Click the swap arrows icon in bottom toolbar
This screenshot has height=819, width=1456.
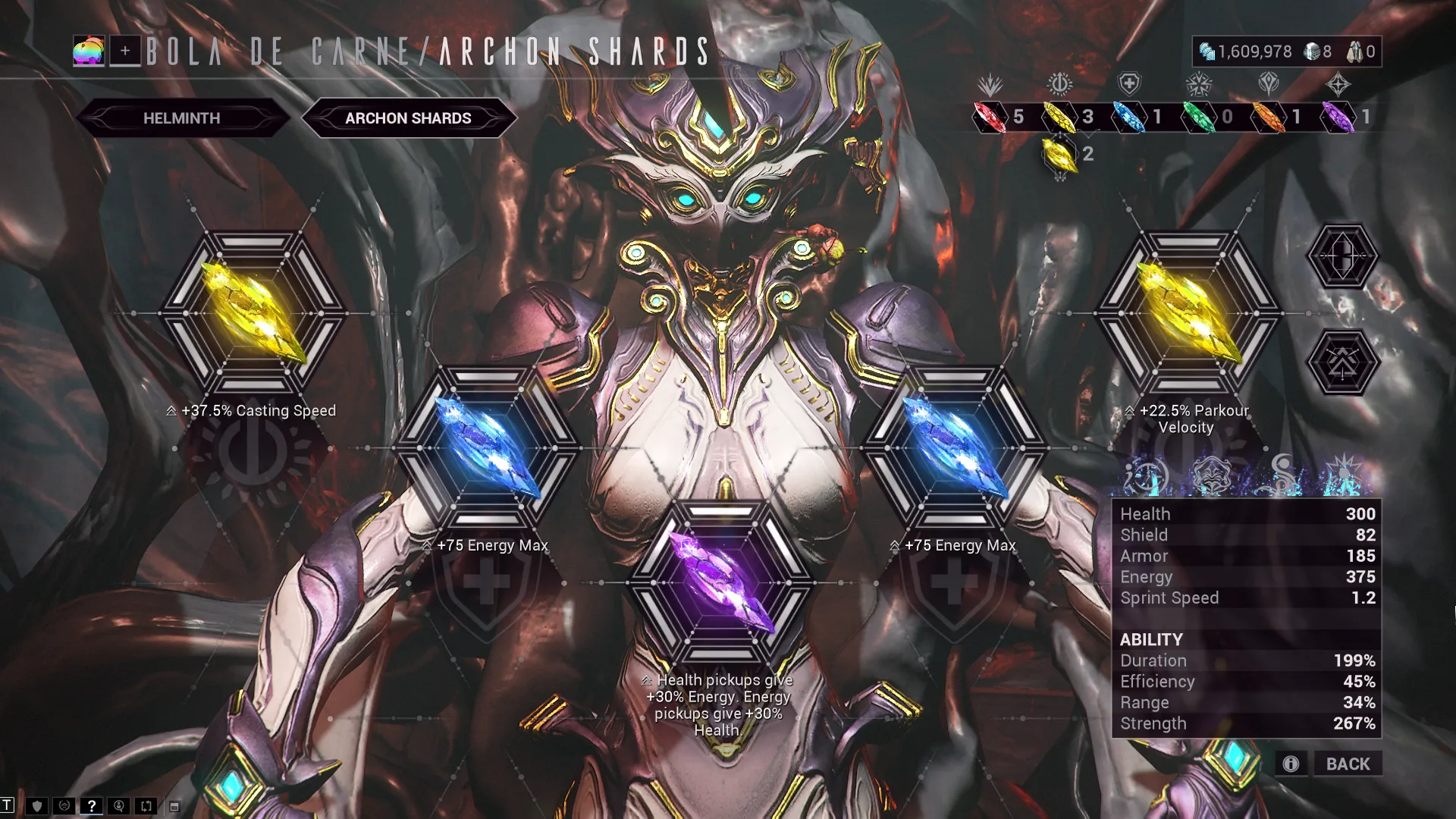(x=146, y=806)
